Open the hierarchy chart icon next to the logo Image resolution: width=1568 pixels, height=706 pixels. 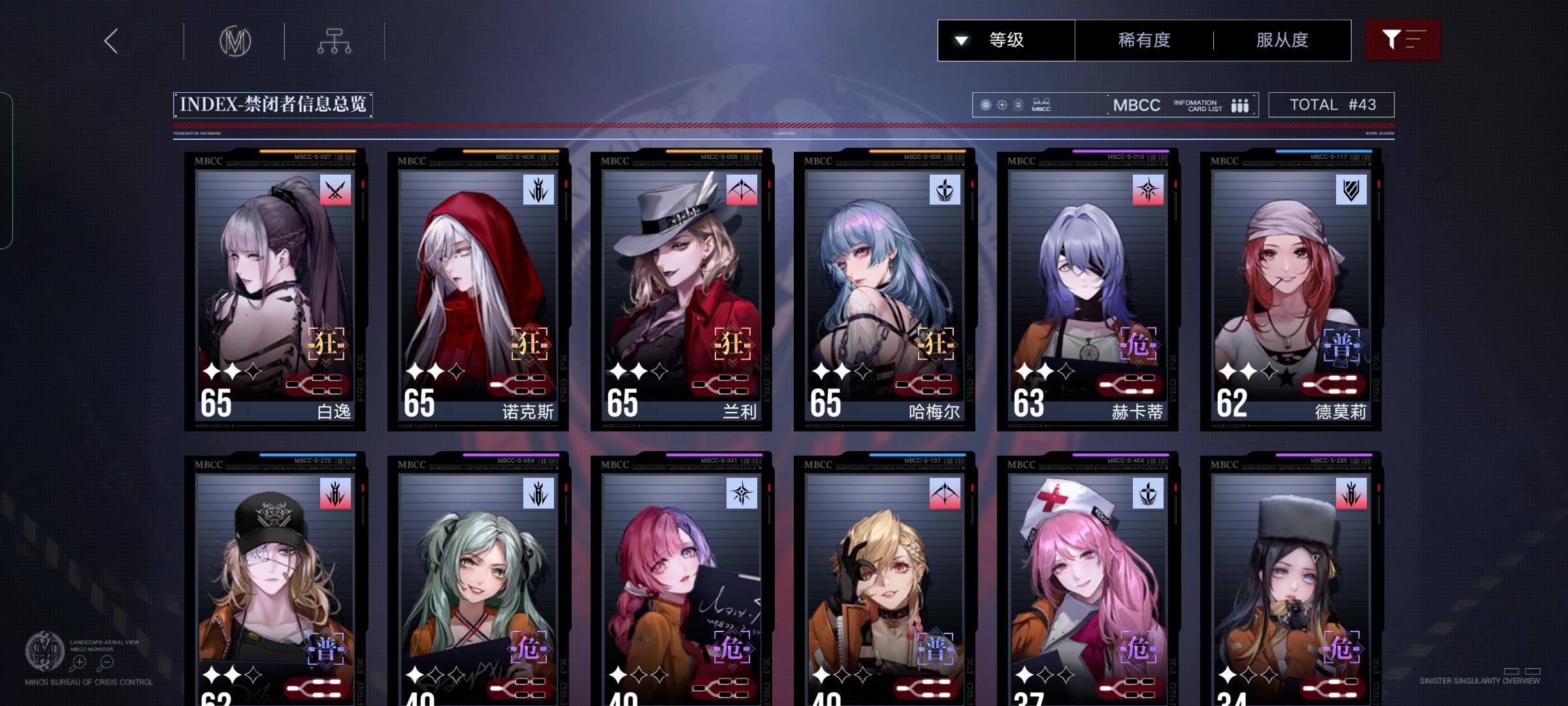335,41
